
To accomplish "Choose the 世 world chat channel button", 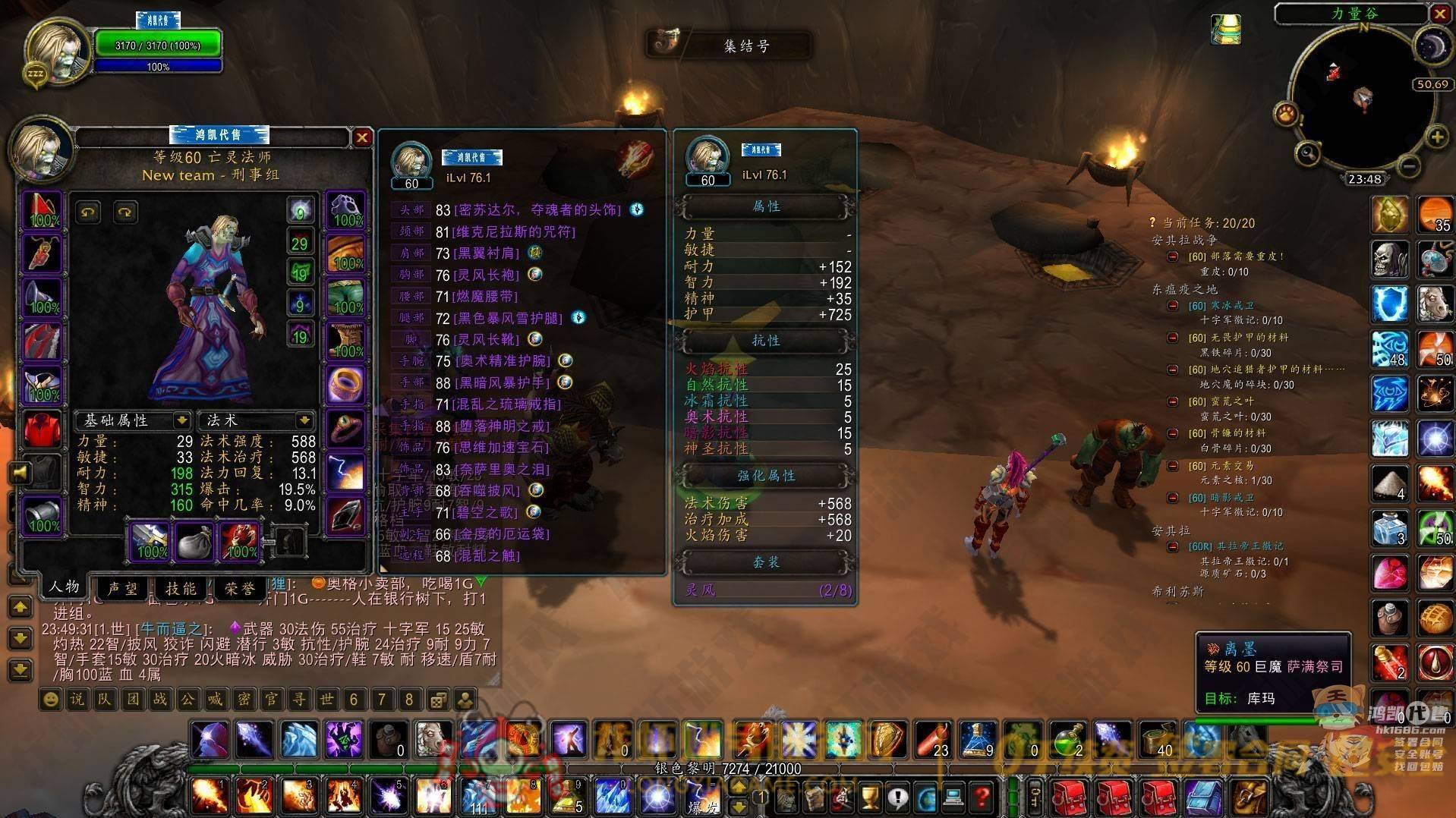I will coord(326,699).
